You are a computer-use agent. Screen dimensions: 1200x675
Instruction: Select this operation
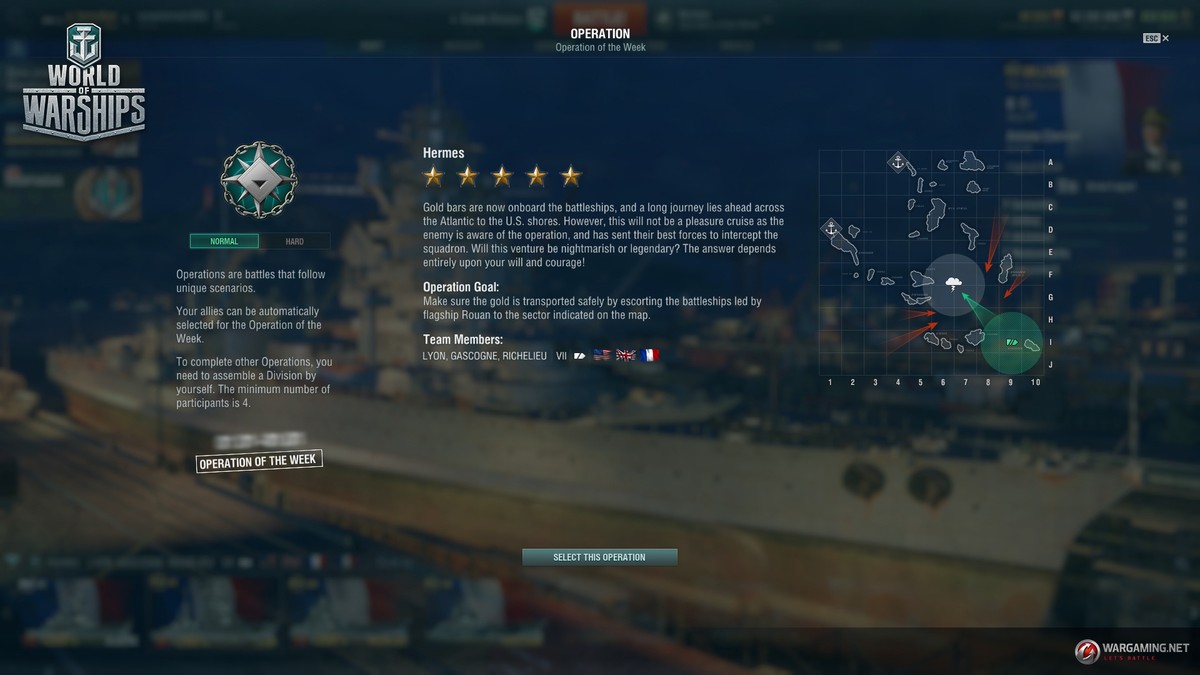[x=599, y=557]
